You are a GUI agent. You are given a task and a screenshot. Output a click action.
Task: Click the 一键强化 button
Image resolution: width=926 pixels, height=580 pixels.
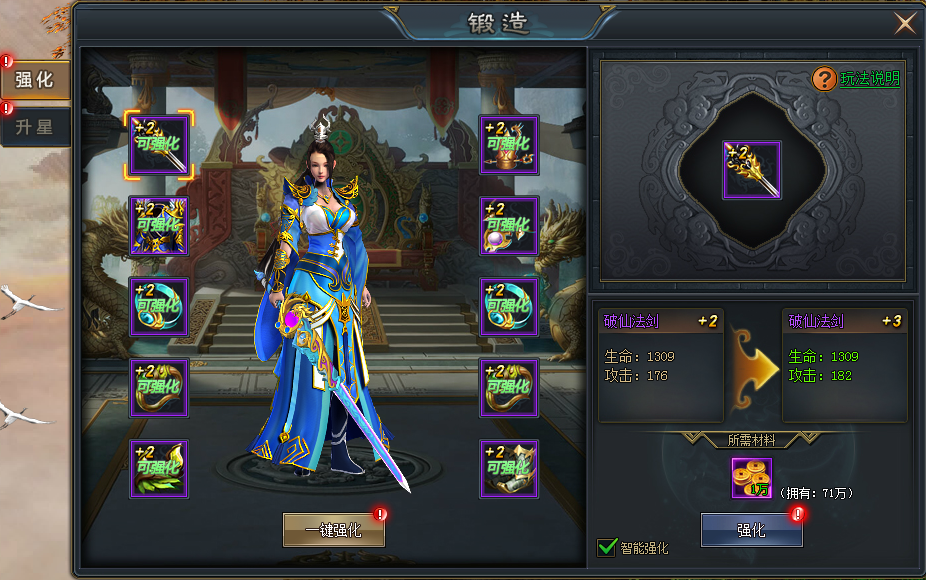pos(333,531)
